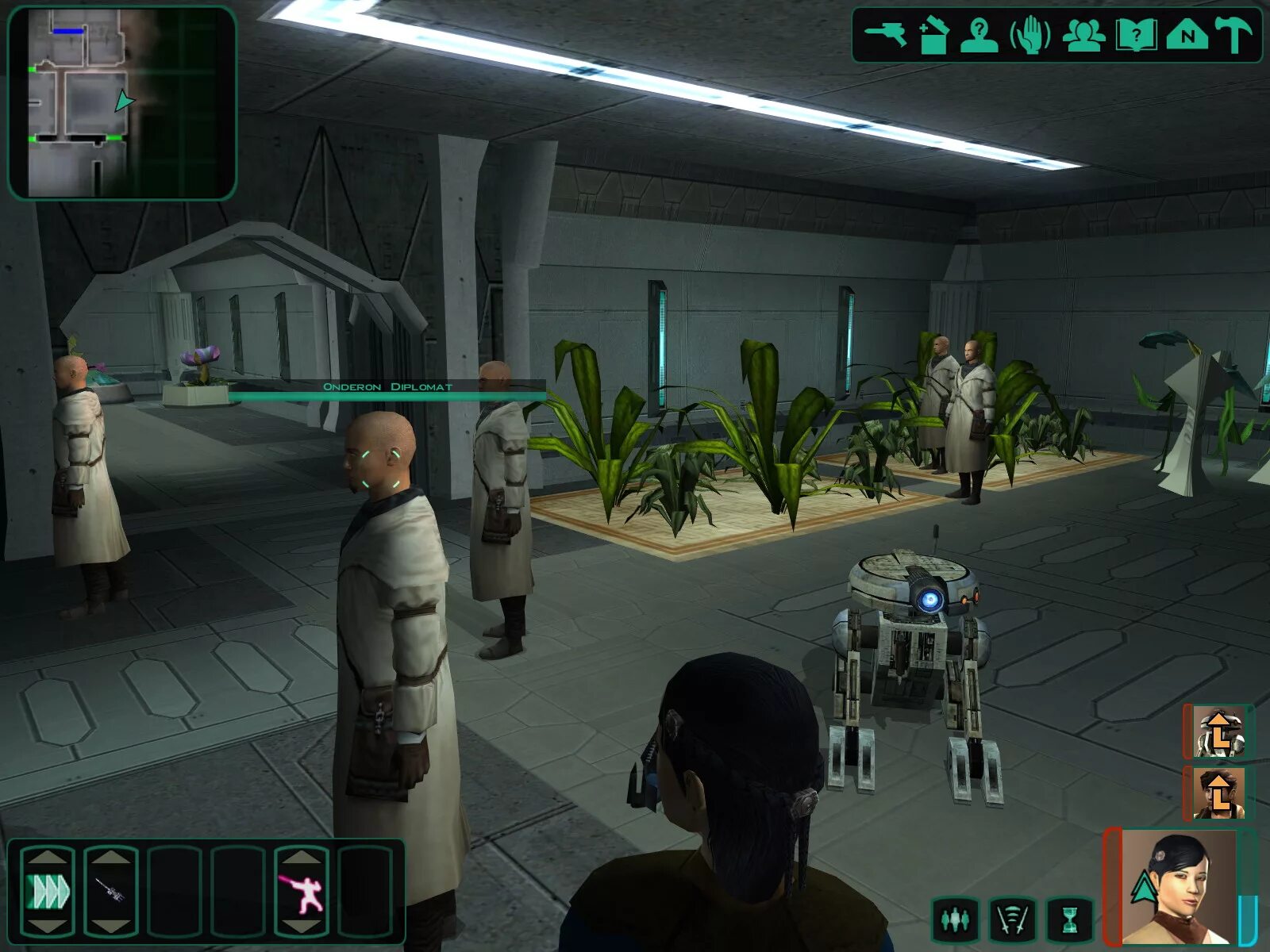Use the blaster rifle attack slot
This screenshot has height=952, width=1270.
(x=110, y=892)
